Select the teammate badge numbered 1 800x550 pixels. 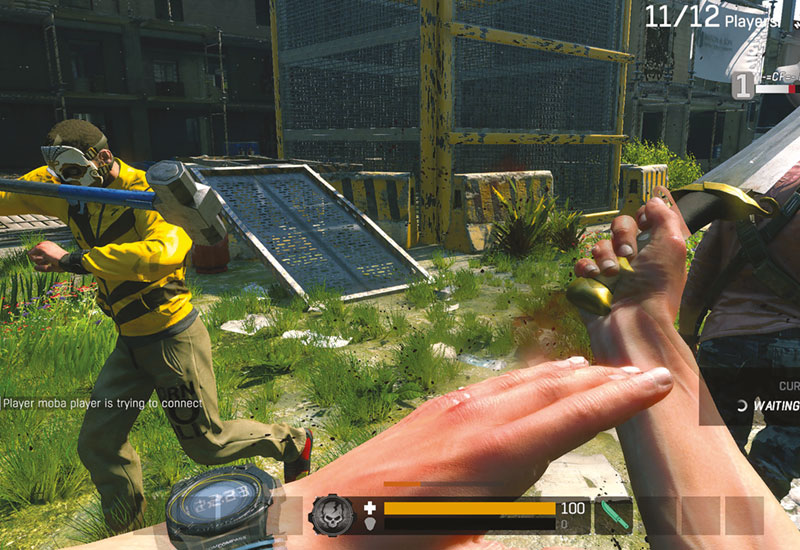[741, 86]
